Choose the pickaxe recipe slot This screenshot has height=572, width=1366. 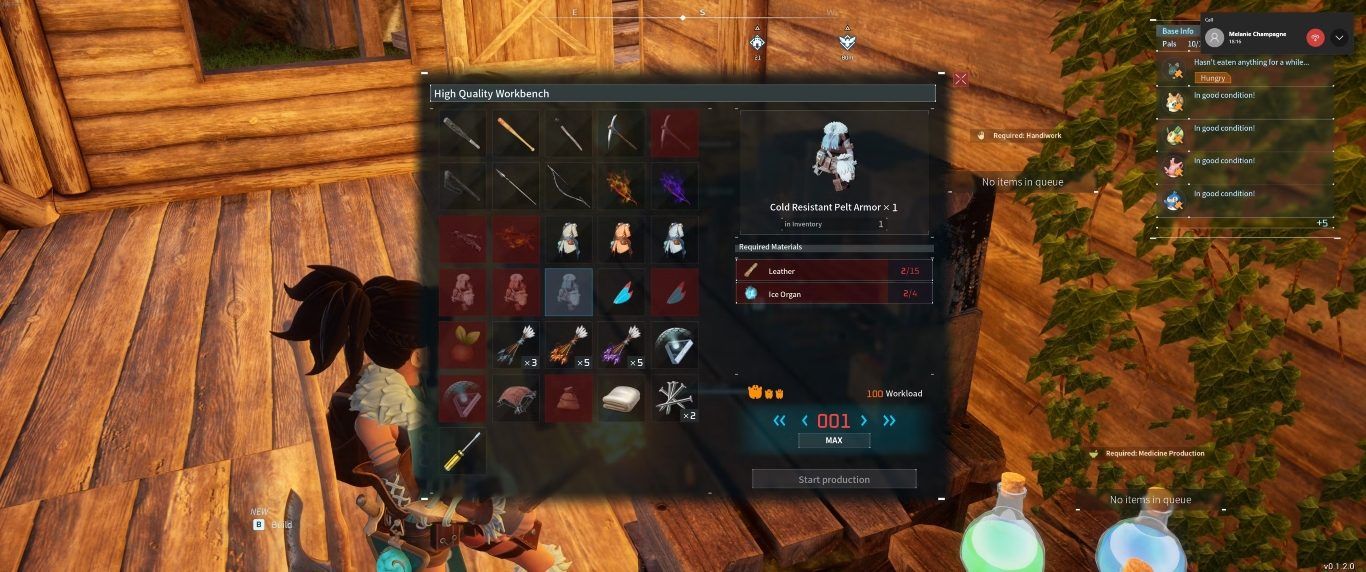click(622, 133)
